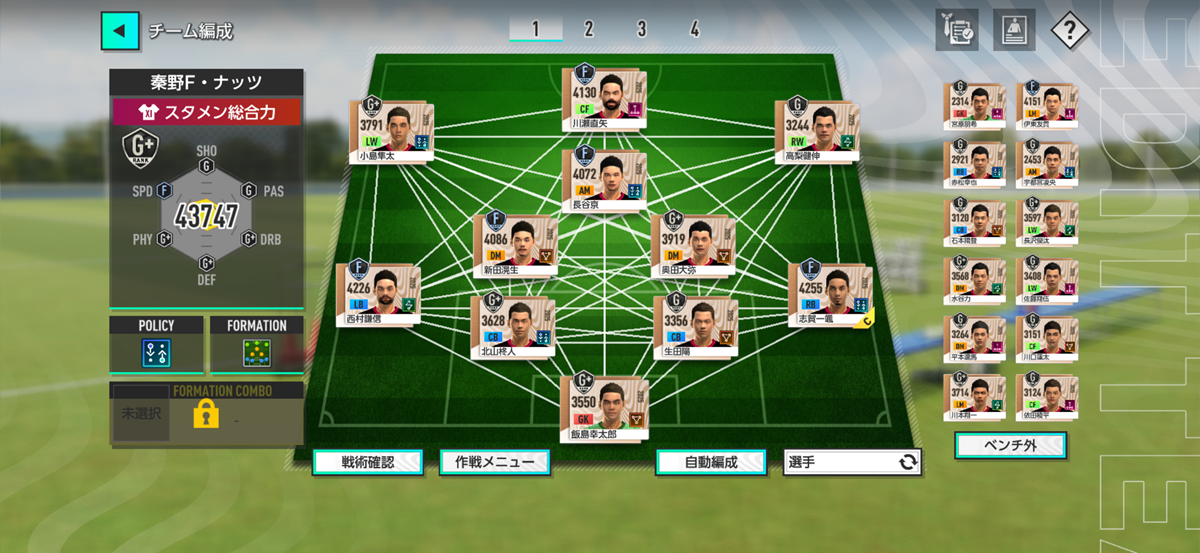Open the 作戦メニュー button
This screenshot has width=1200, height=553.
(x=494, y=462)
